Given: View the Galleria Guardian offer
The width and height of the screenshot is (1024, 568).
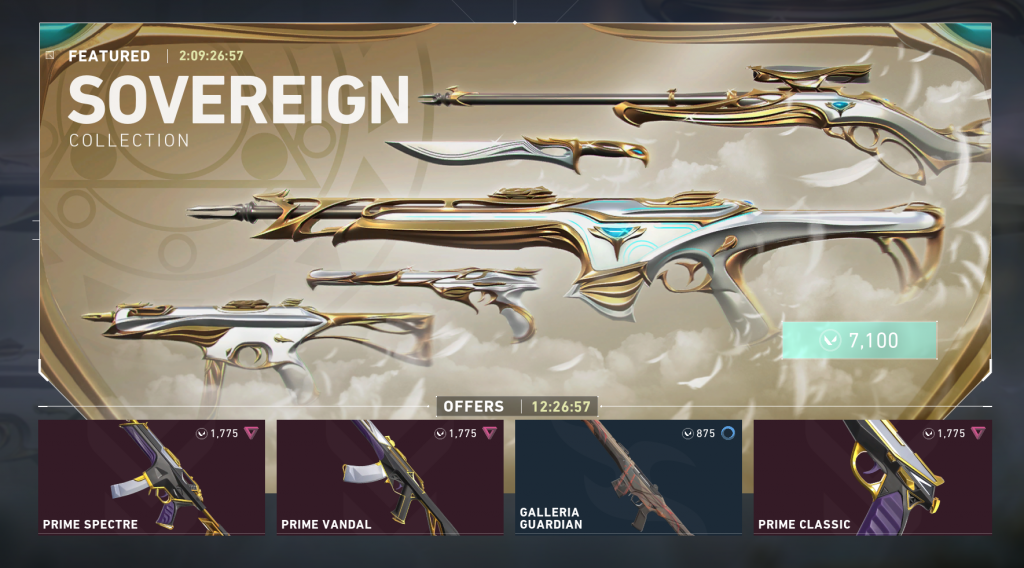Looking at the screenshot, I should pyautogui.click(x=628, y=477).
